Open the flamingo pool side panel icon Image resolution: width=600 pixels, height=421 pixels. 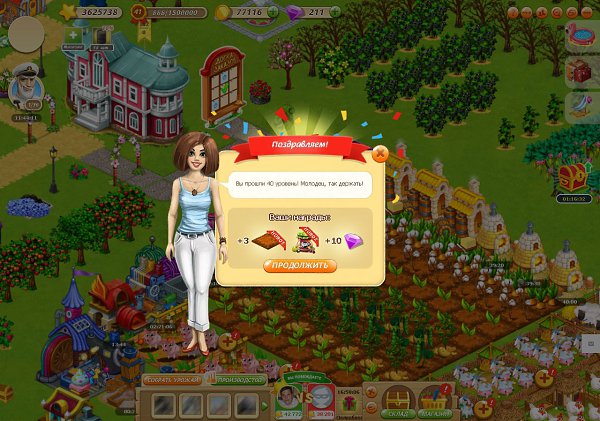[x=581, y=36]
